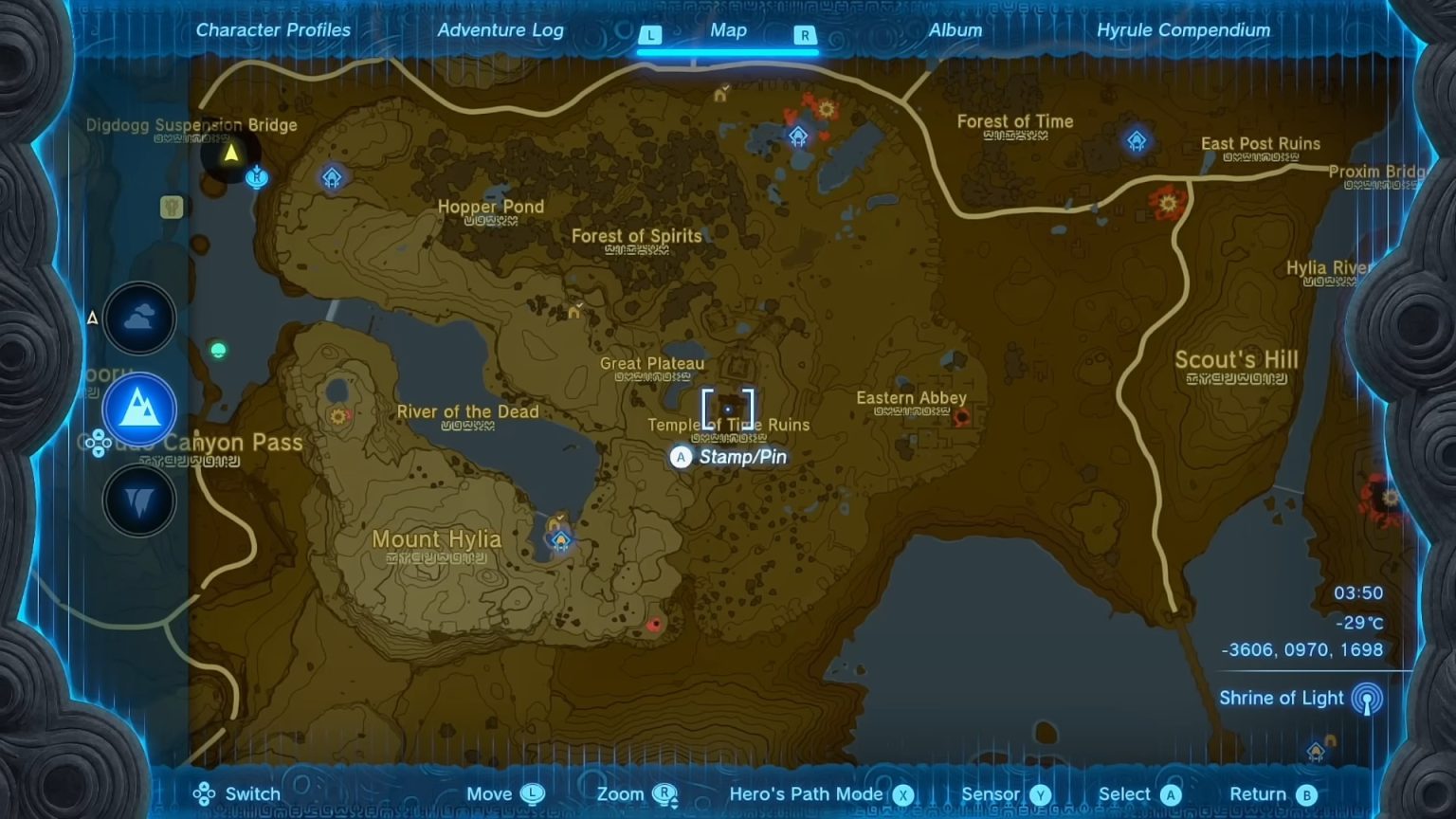
Task: Click the green well icon west of Gerudo Canyon Pass
Action: [219, 351]
